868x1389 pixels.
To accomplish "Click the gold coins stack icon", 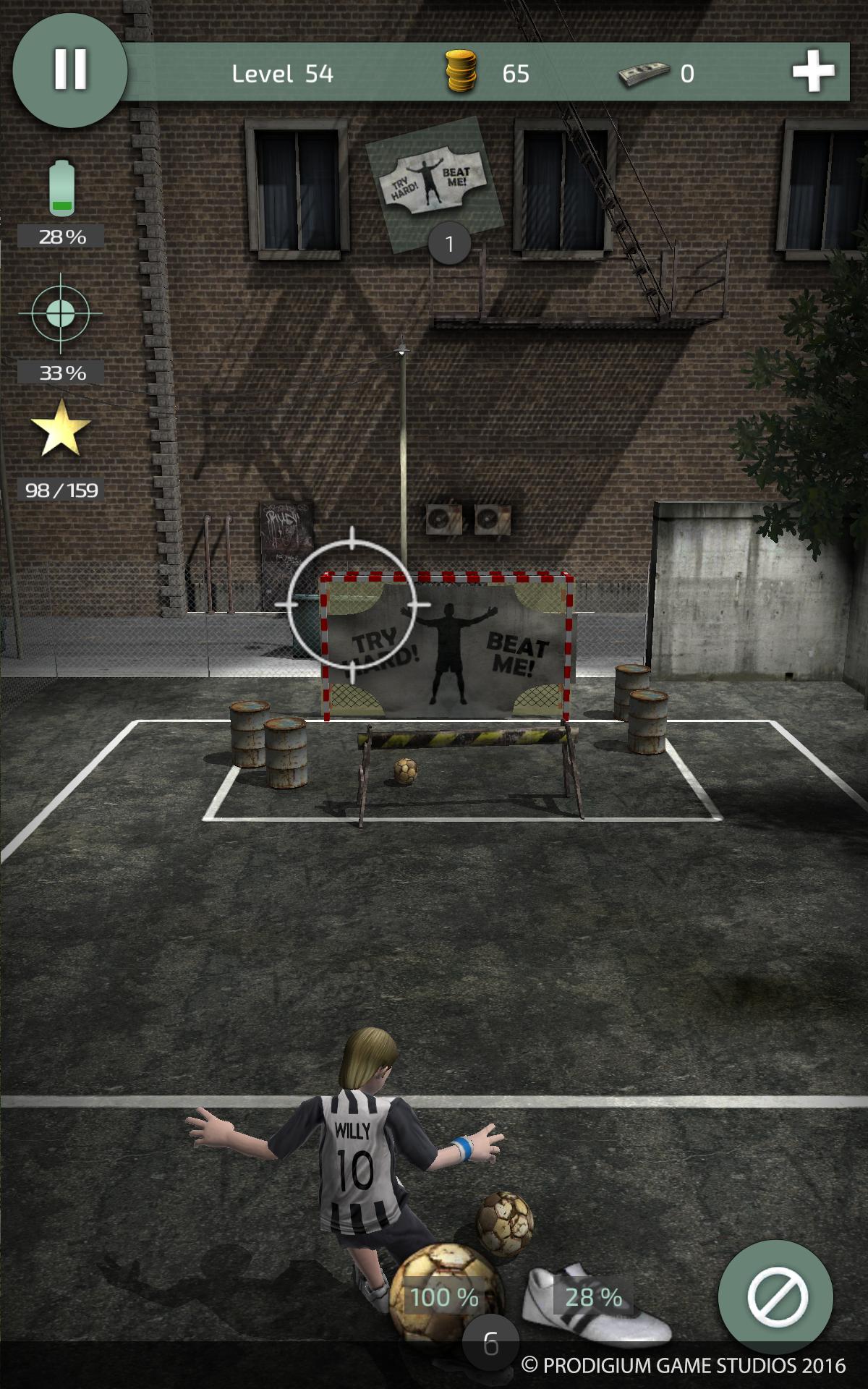I will pyautogui.click(x=461, y=72).
